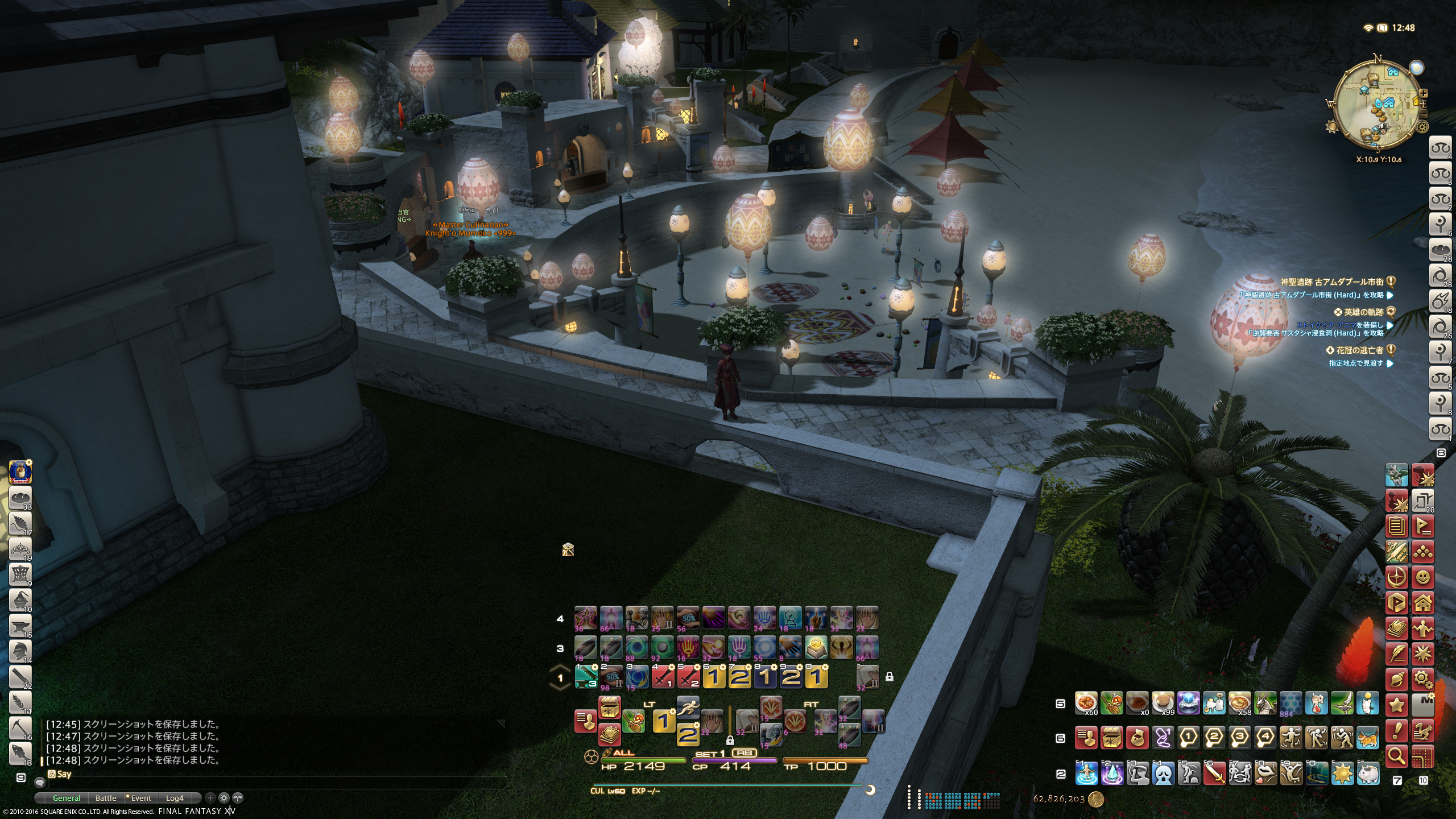Screen dimensions: 1456x819
Task: Open the housing menu house icon
Action: click(1423, 602)
